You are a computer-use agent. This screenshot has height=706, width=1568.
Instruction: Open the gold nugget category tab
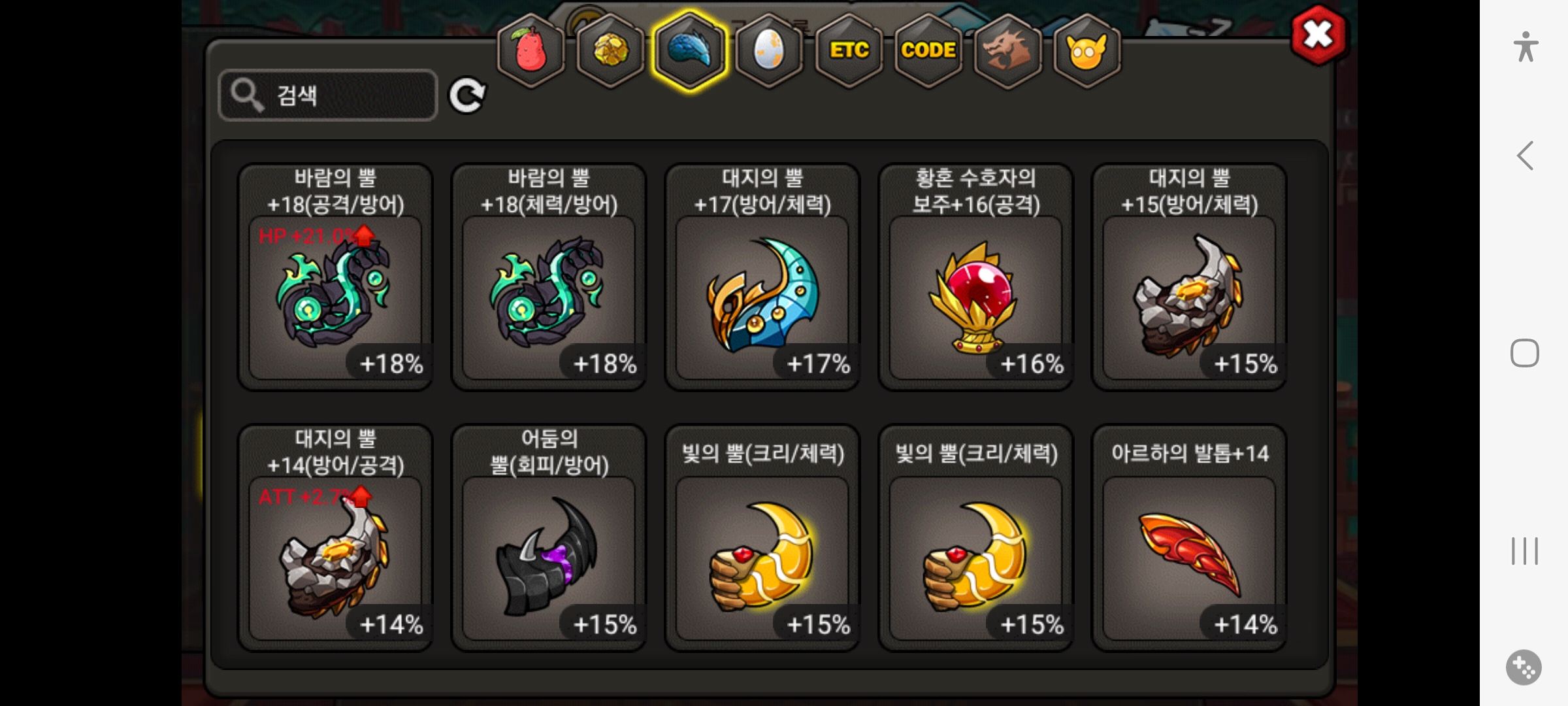[x=610, y=50]
